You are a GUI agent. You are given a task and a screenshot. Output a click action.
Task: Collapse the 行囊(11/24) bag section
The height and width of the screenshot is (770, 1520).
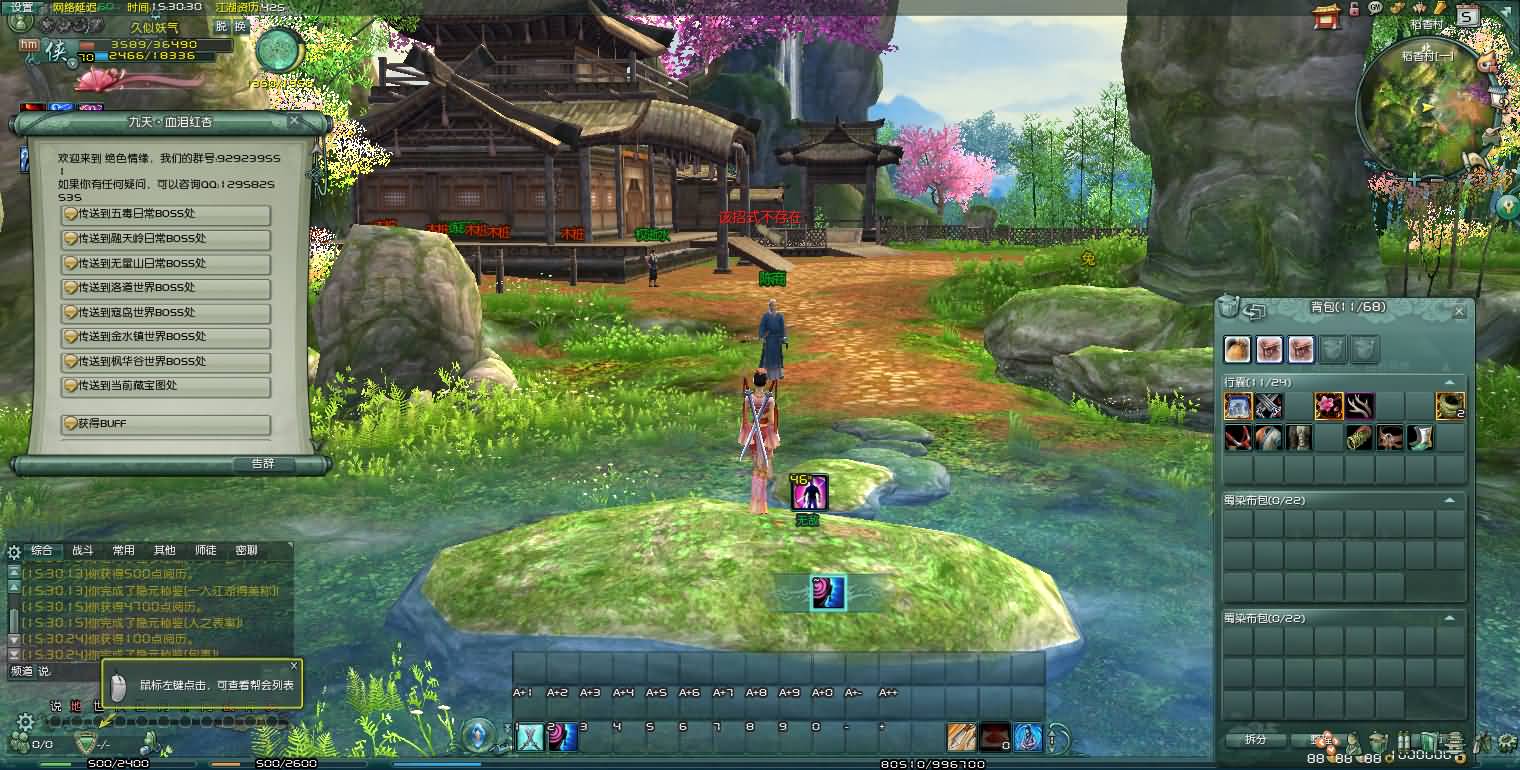pyautogui.click(x=1450, y=382)
